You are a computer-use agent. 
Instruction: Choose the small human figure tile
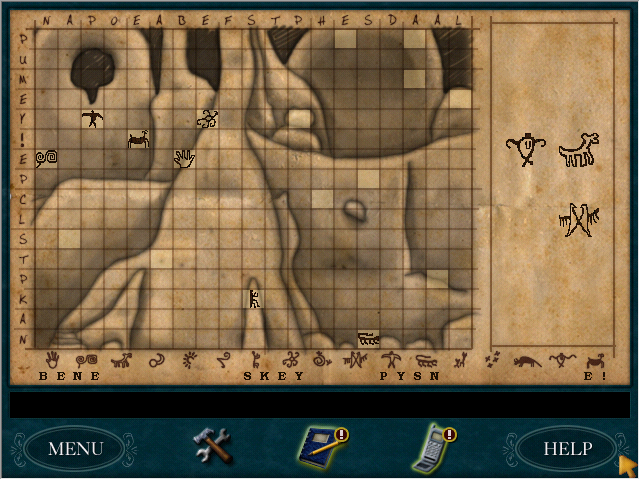pos(254,297)
